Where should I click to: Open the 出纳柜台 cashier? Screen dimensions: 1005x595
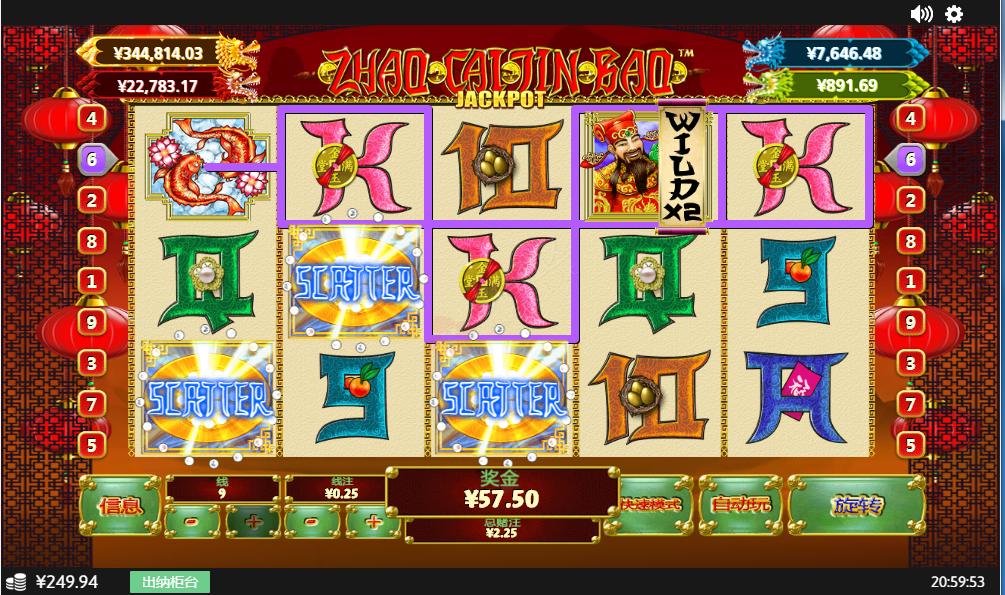[x=170, y=582]
